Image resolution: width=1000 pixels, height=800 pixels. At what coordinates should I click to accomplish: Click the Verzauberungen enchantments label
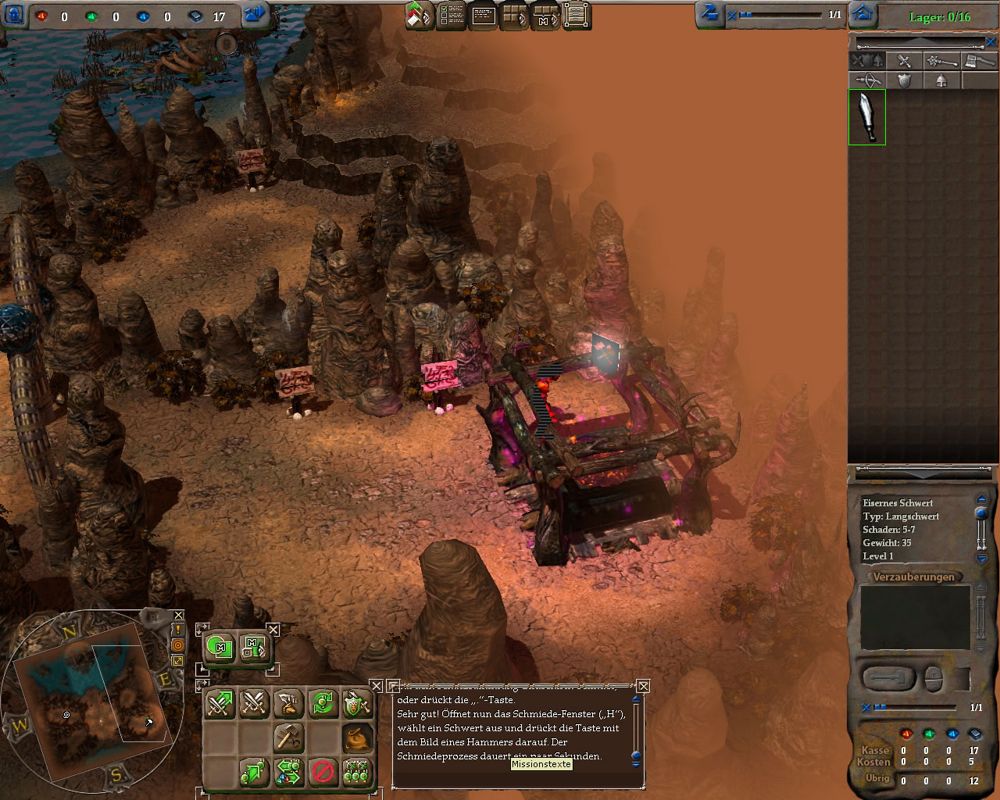tap(914, 577)
